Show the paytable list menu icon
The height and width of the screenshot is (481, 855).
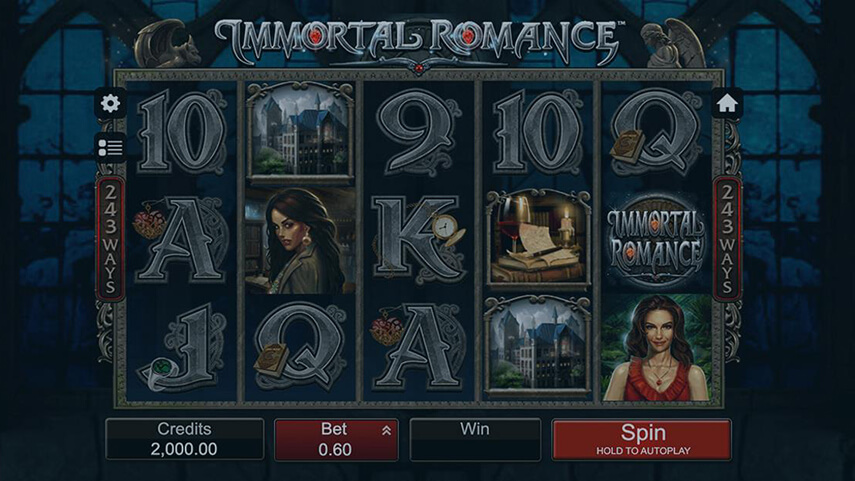pyautogui.click(x=110, y=147)
